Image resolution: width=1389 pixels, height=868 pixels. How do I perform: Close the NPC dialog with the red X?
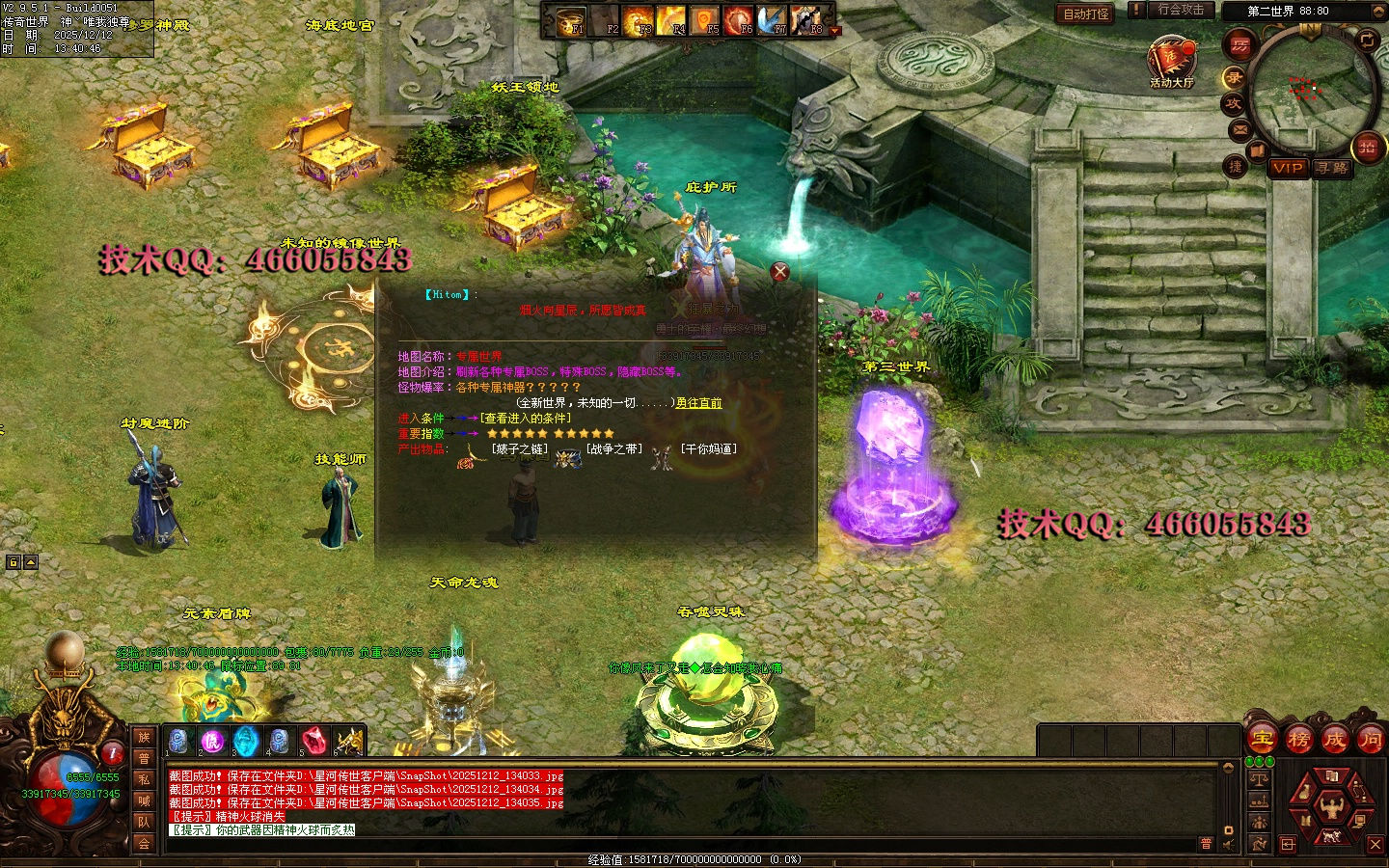[780, 272]
